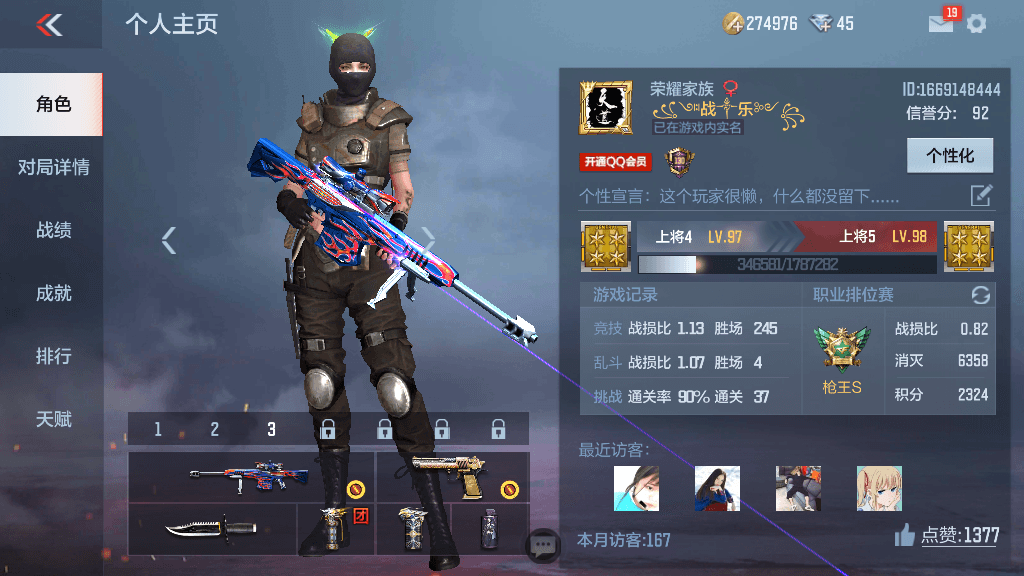Select the 成就 tab
Screen dimensions: 1024x576
click(53, 293)
